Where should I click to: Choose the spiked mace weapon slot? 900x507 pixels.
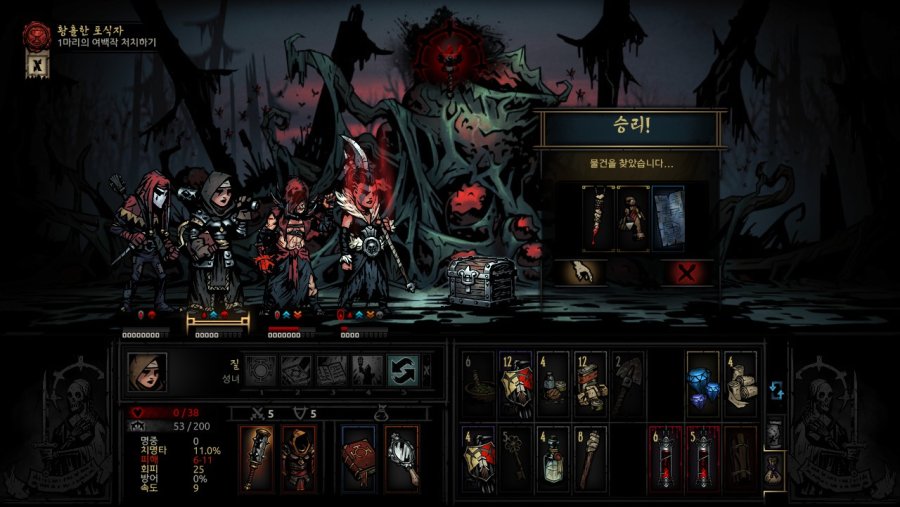coord(256,457)
